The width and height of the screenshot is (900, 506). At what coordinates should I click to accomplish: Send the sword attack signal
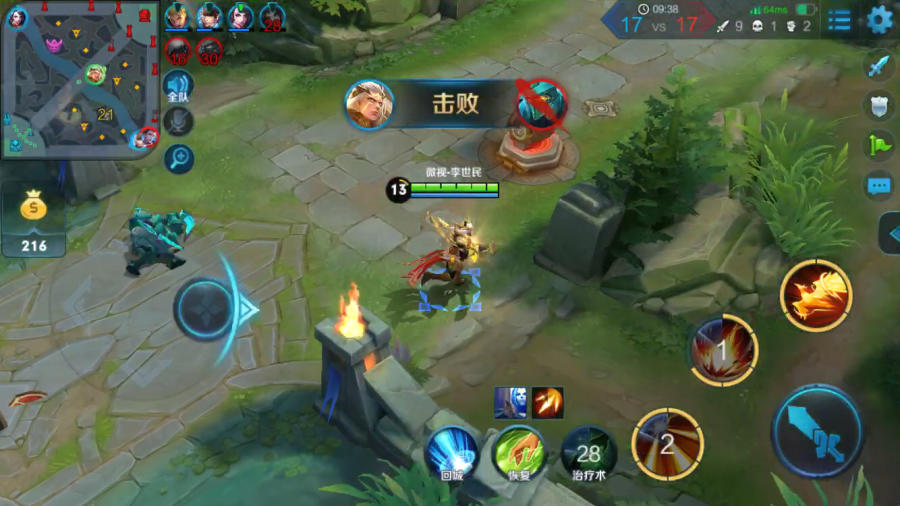click(x=878, y=67)
